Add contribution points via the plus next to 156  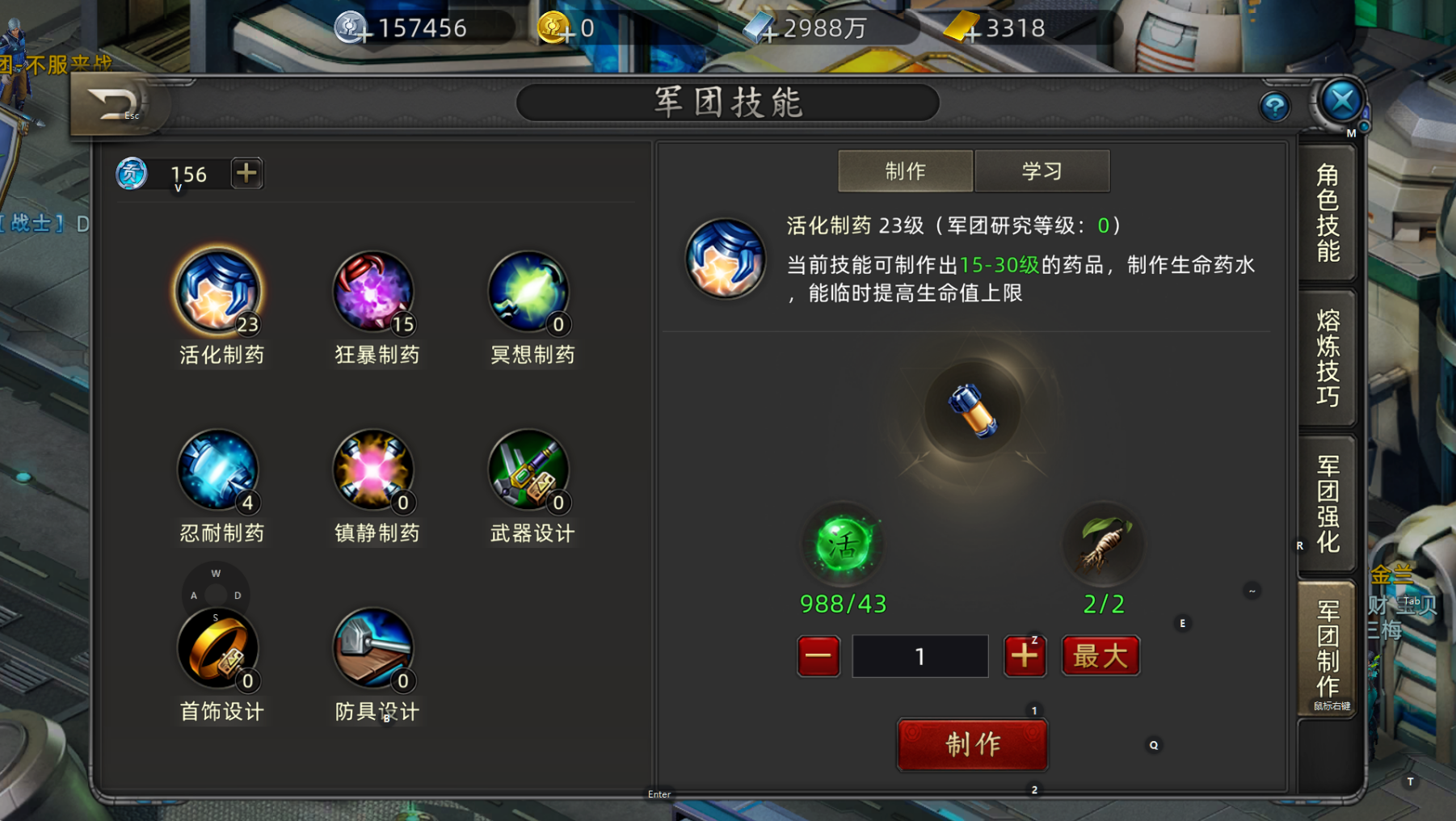(x=246, y=172)
